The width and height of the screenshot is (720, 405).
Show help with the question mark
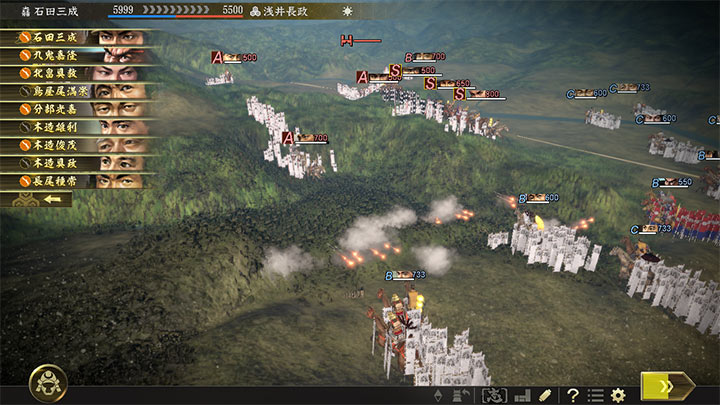pyautogui.click(x=574, y=395)
